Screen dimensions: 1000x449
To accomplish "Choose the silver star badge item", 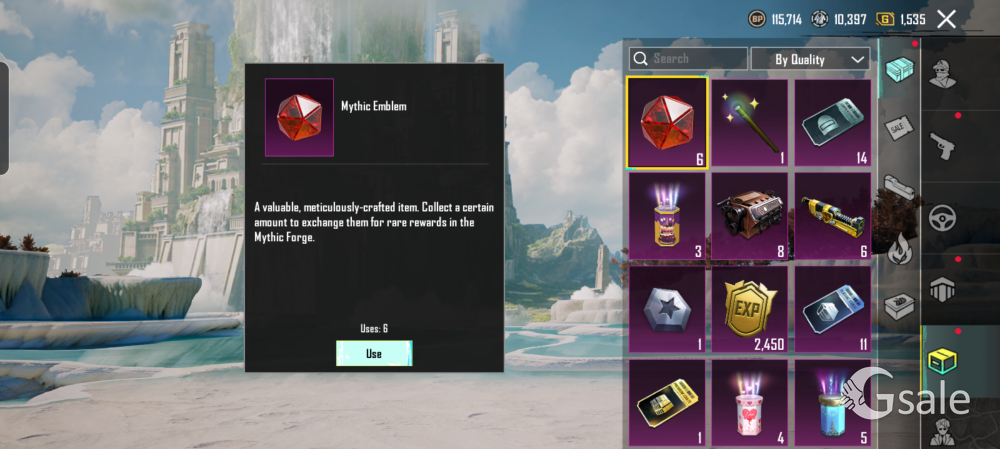I will (667, 308).
